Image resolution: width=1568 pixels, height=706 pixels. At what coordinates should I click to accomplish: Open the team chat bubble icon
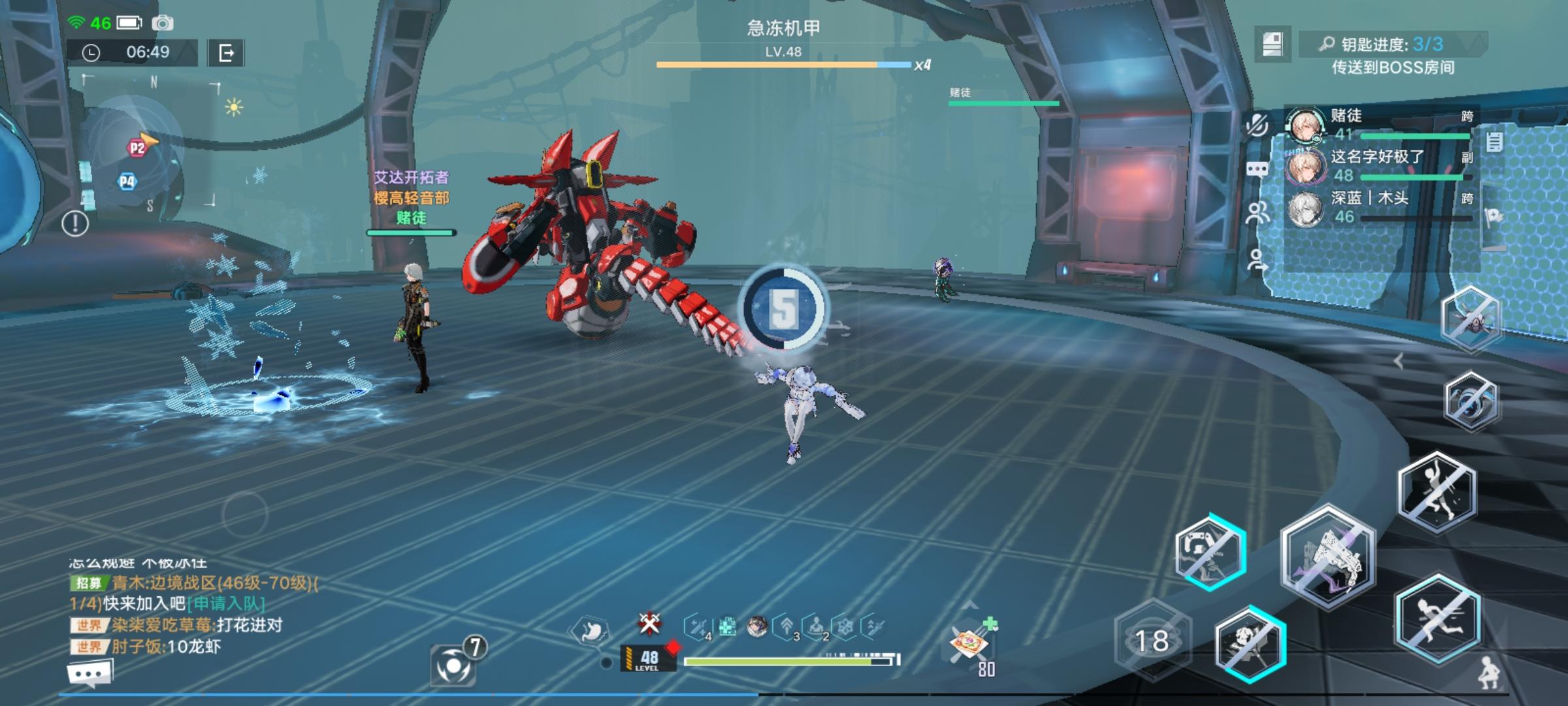[x=1257, y=170]
